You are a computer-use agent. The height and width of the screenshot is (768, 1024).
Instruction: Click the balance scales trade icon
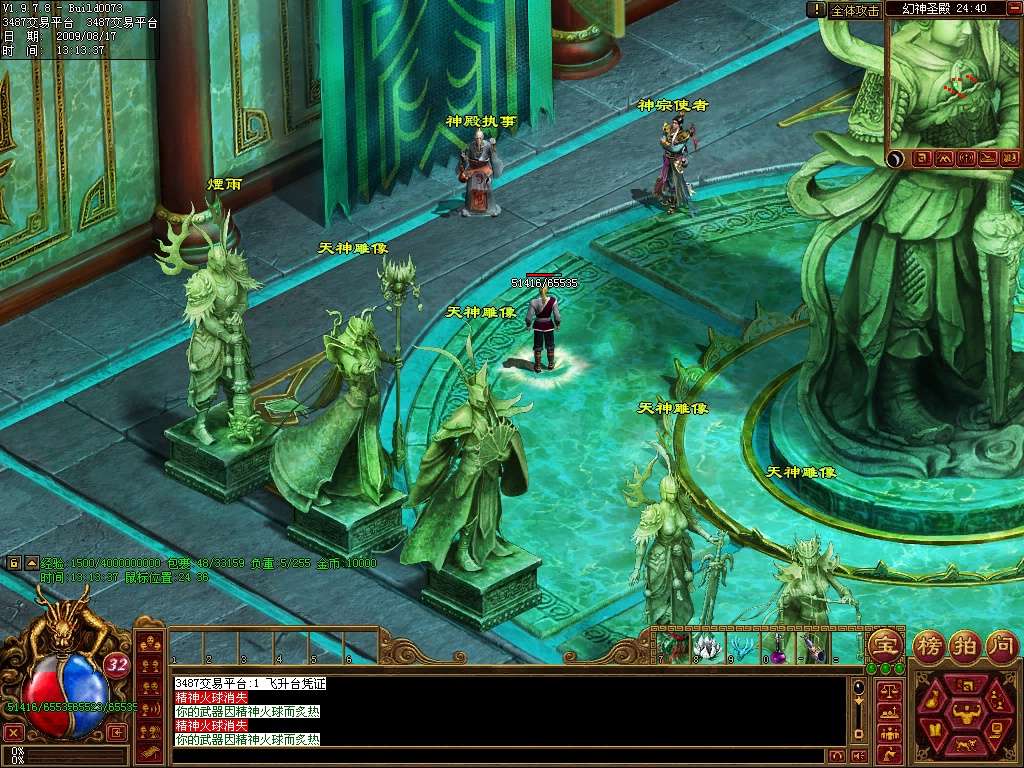click(887, 692)
